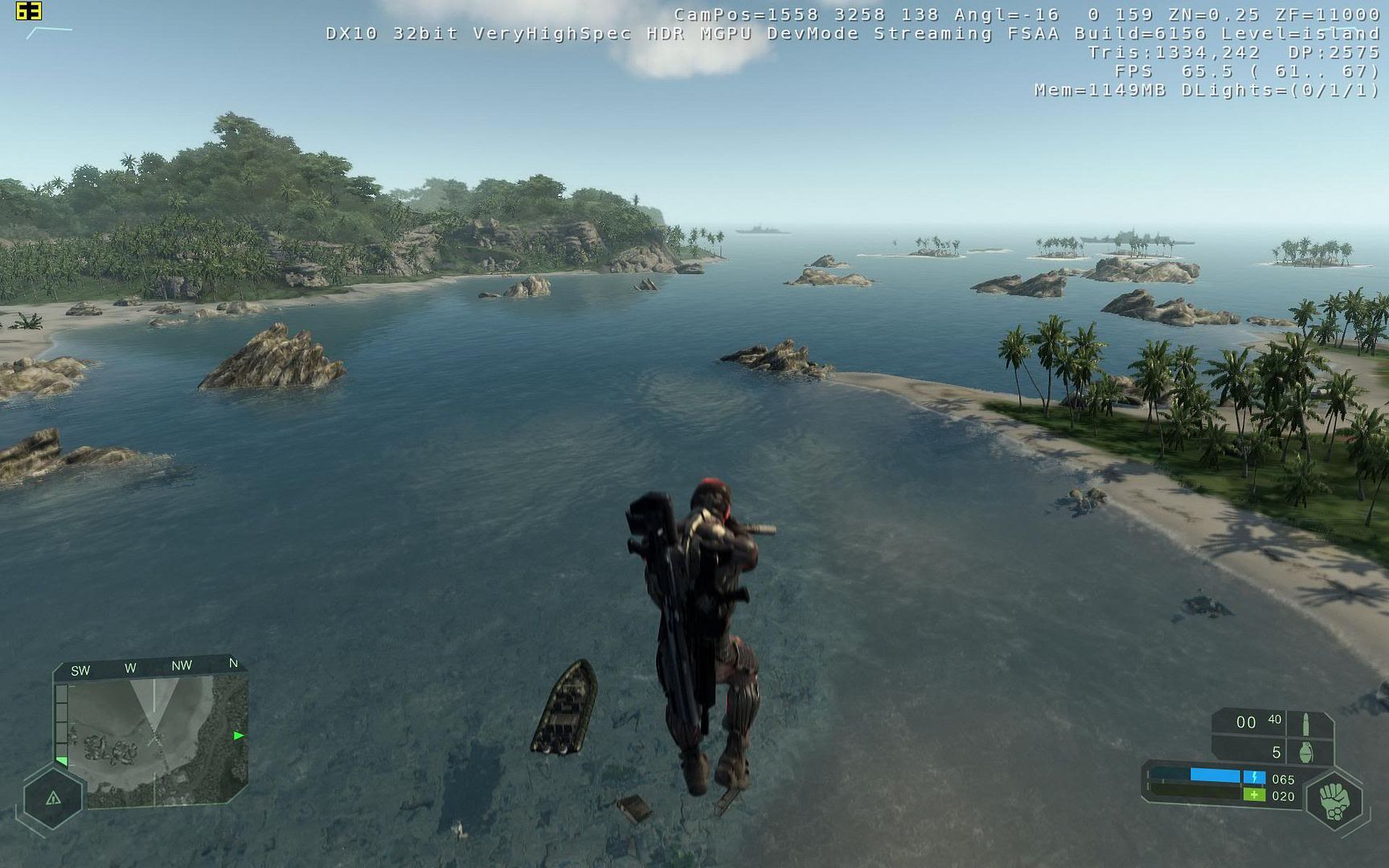The height and width of the screenshot is (868, 1389).
Task: Select the hexagonal warning triangle indicator
Action: pos(53,798)
